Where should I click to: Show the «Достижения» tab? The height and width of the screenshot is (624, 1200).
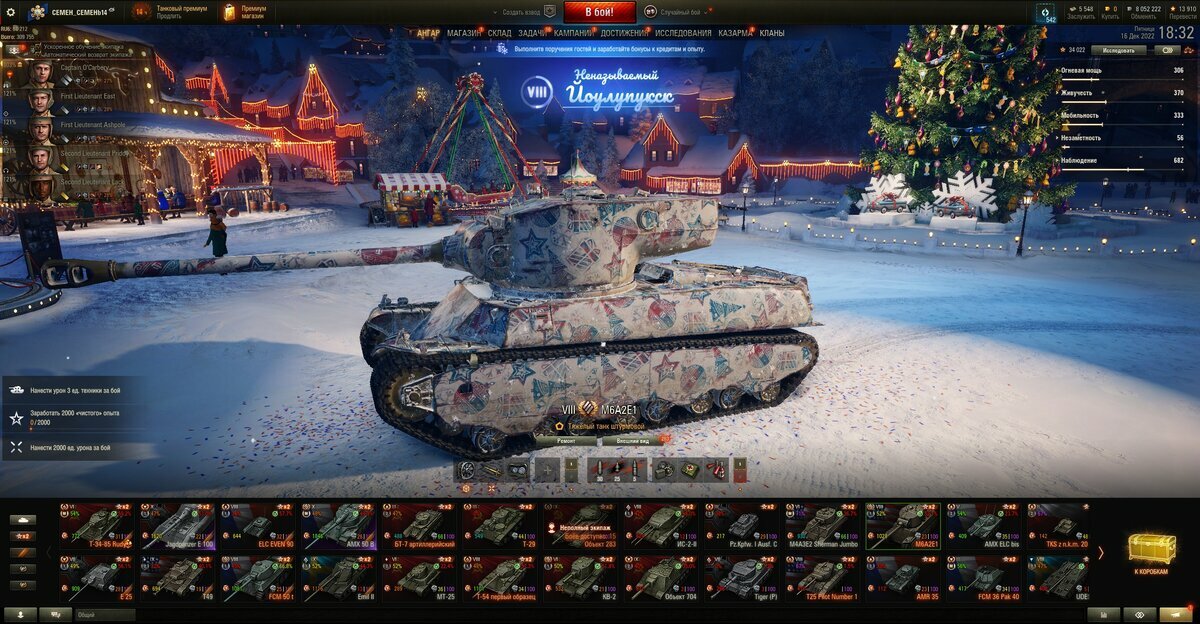pos(624,33)
